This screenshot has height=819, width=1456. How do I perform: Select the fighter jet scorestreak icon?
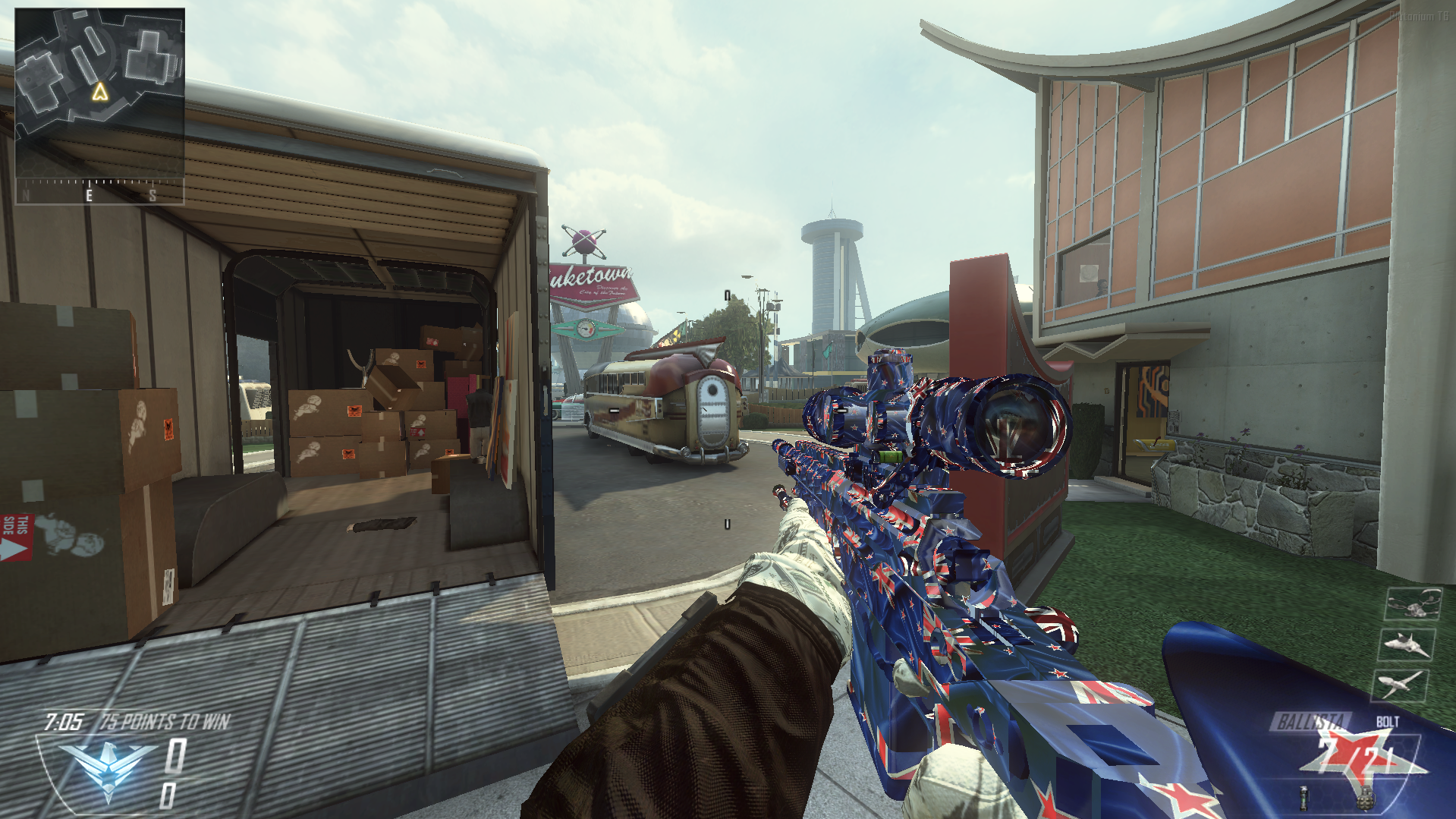pyautogui.click(x=1407, y=645)
